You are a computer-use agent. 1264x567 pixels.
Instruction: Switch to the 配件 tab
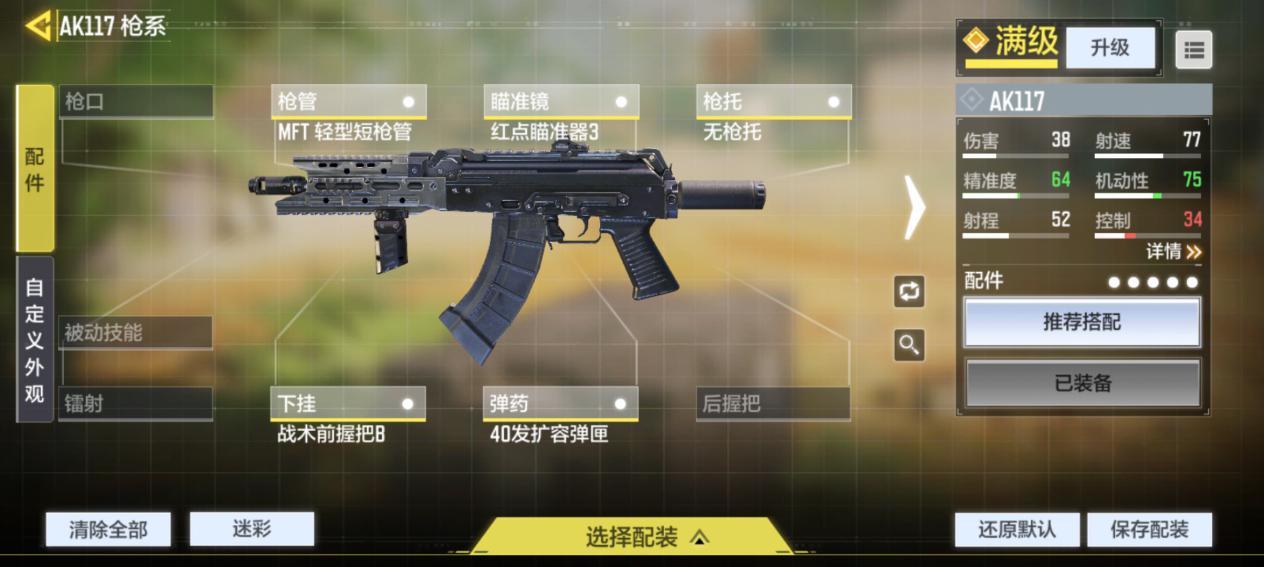pos(35,168)
